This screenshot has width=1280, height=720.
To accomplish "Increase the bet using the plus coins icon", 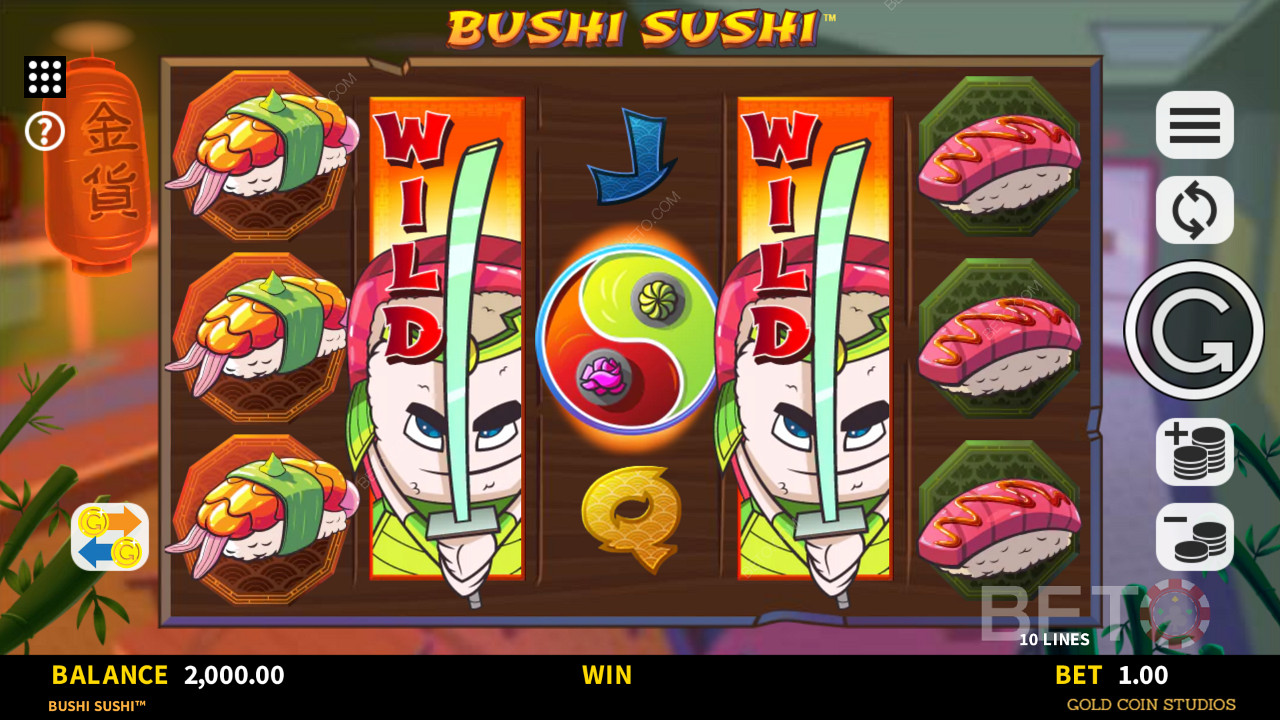I will [x=1194, y=451].
